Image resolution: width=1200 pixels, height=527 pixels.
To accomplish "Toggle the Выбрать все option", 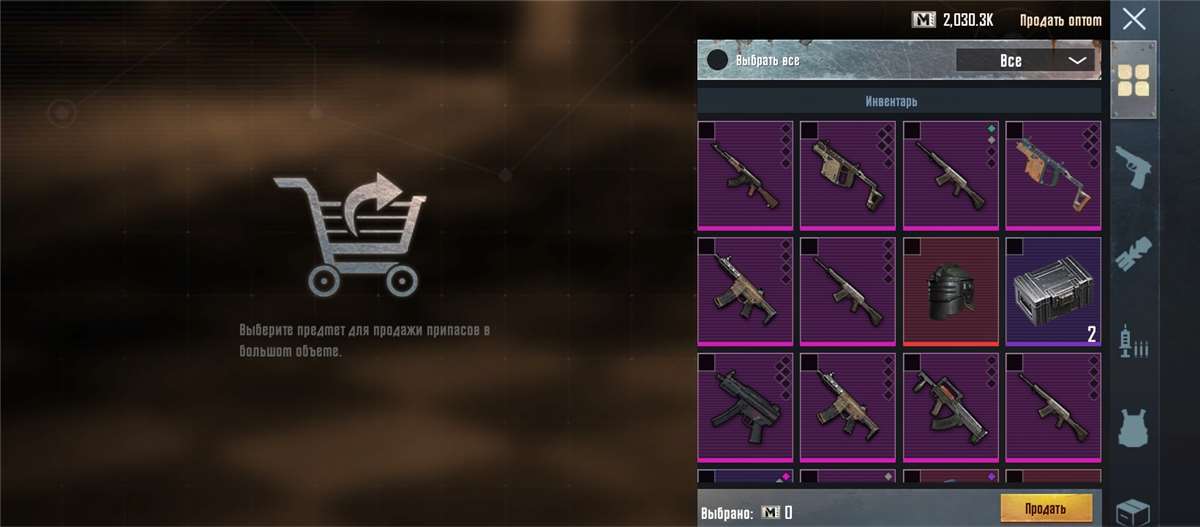I will point(717,60).
